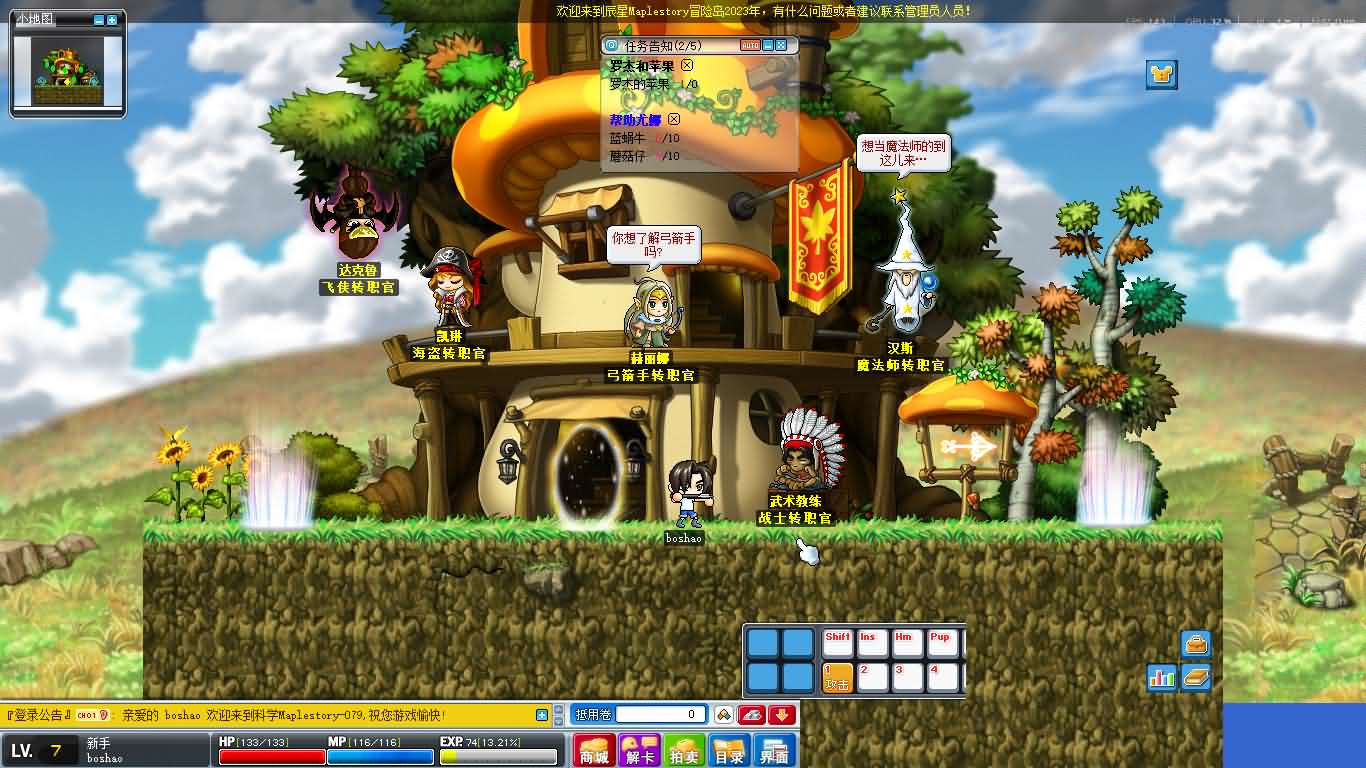Open the 商城 Cash Shop icon
The width and height of the screenshot is (1366, 768).
(596, 748)
